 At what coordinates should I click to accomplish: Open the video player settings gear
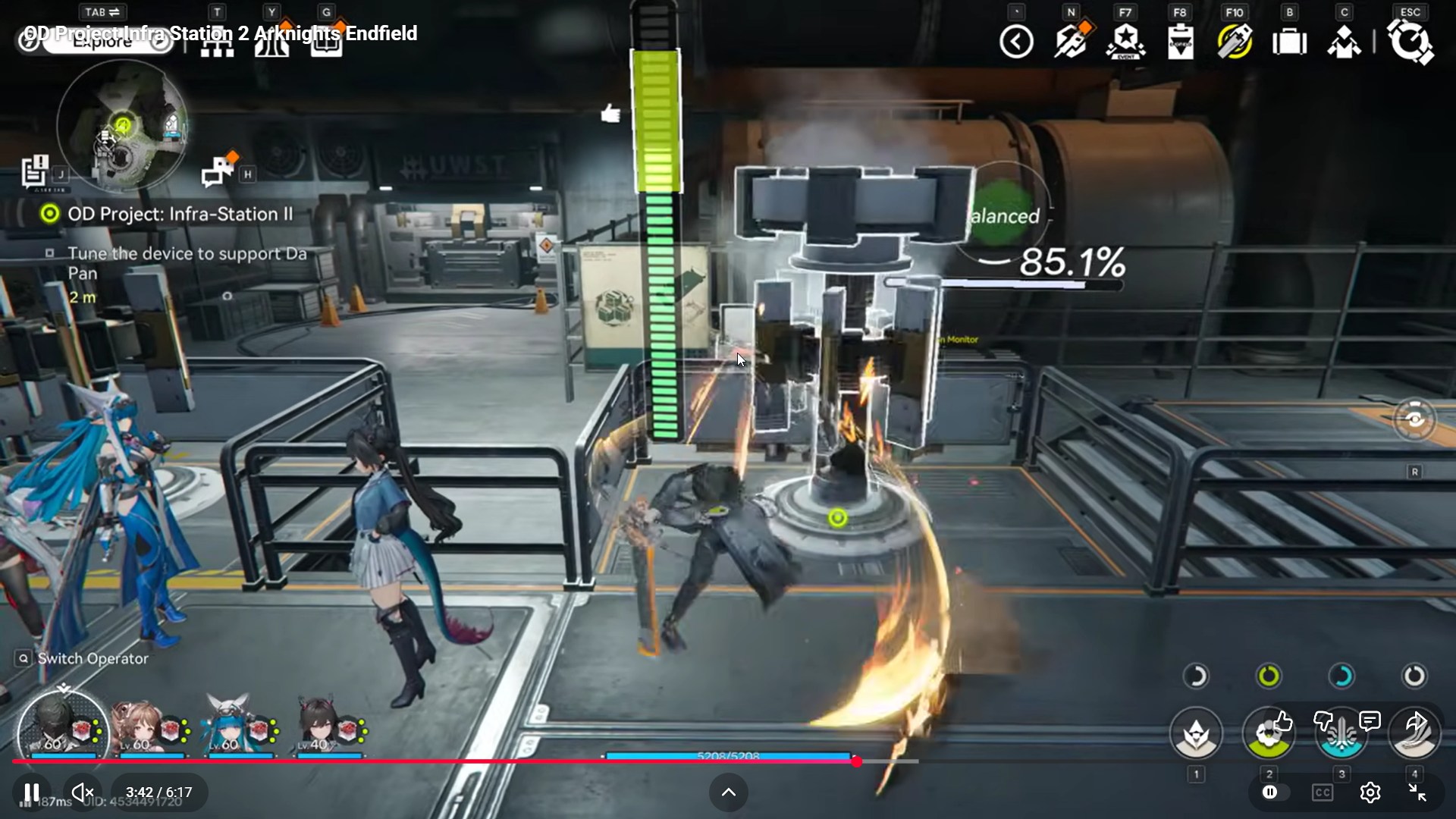1370,792
